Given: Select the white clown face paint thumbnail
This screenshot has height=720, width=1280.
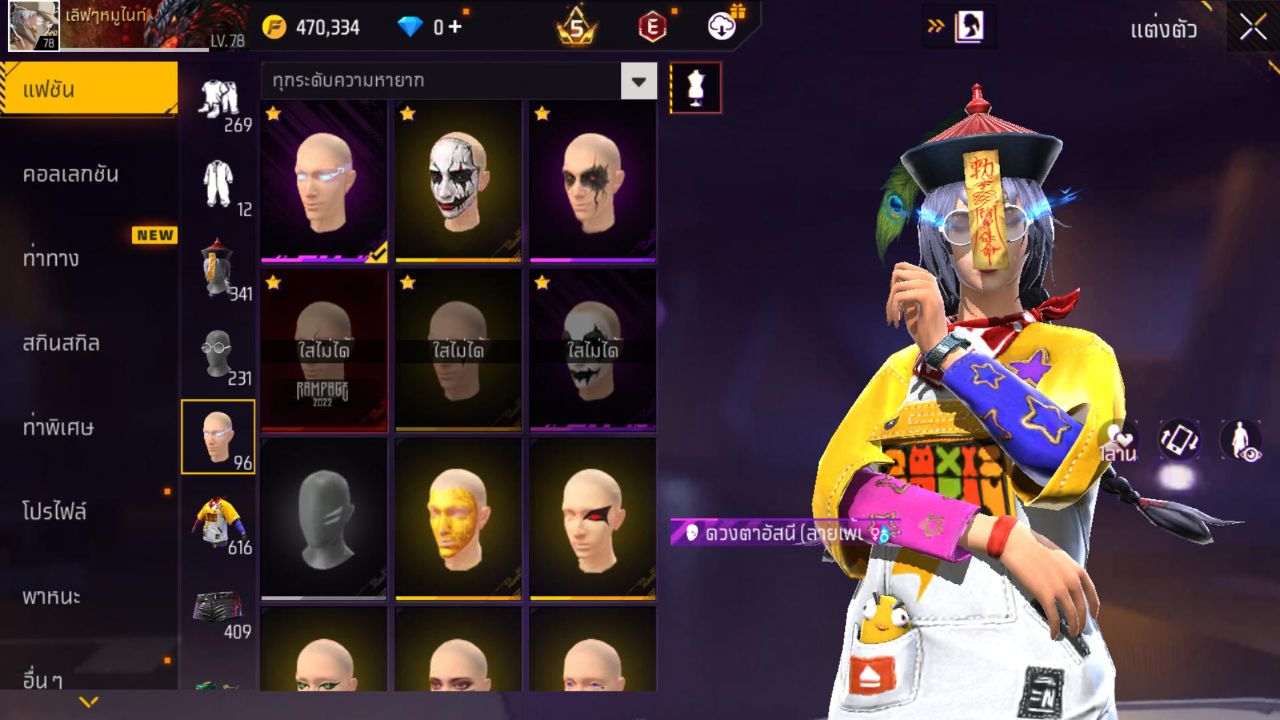Looking at the screenshot, I should tap(458, 180).
